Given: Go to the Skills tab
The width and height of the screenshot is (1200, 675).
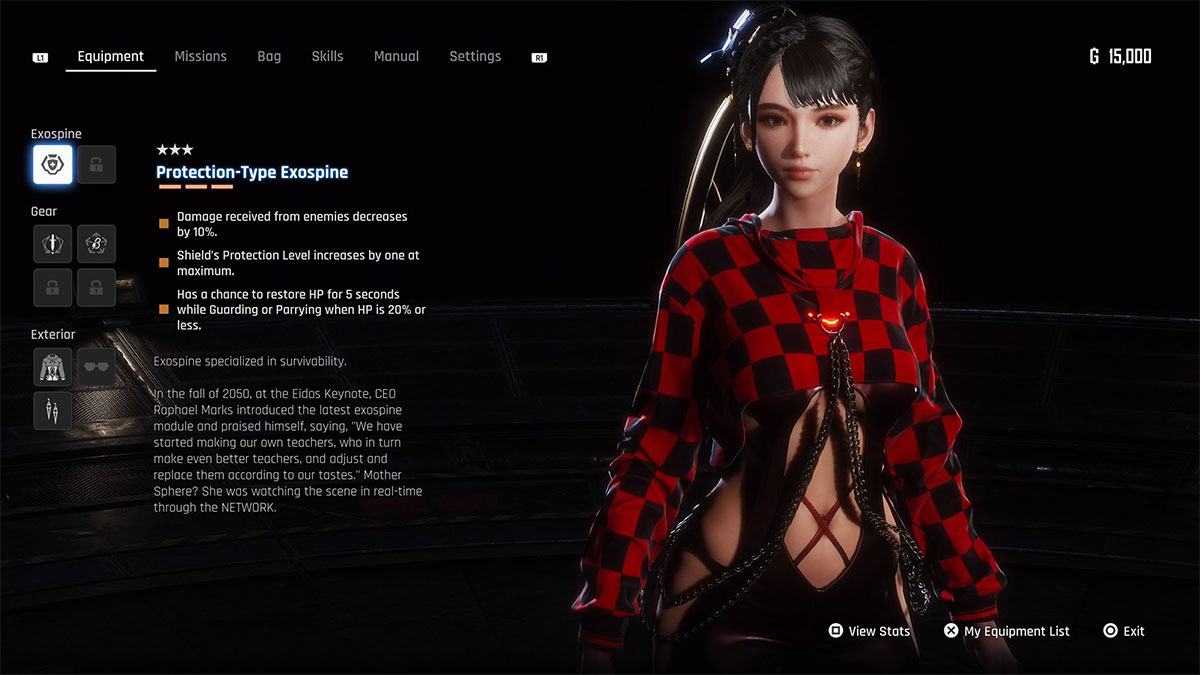Looking at the screenshot, I should 327,56.
